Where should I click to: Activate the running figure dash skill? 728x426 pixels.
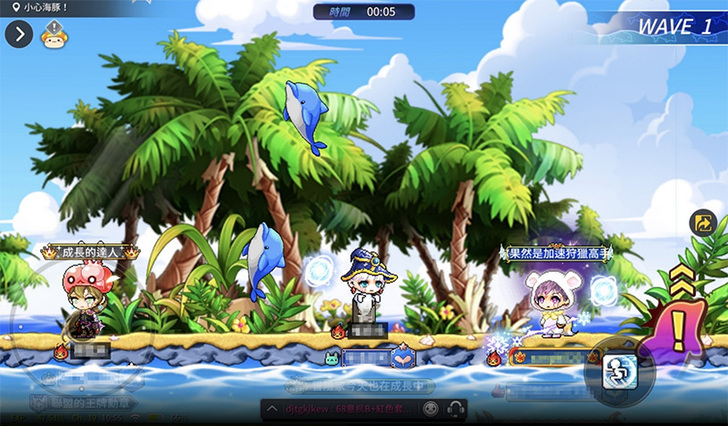(617, 371)
